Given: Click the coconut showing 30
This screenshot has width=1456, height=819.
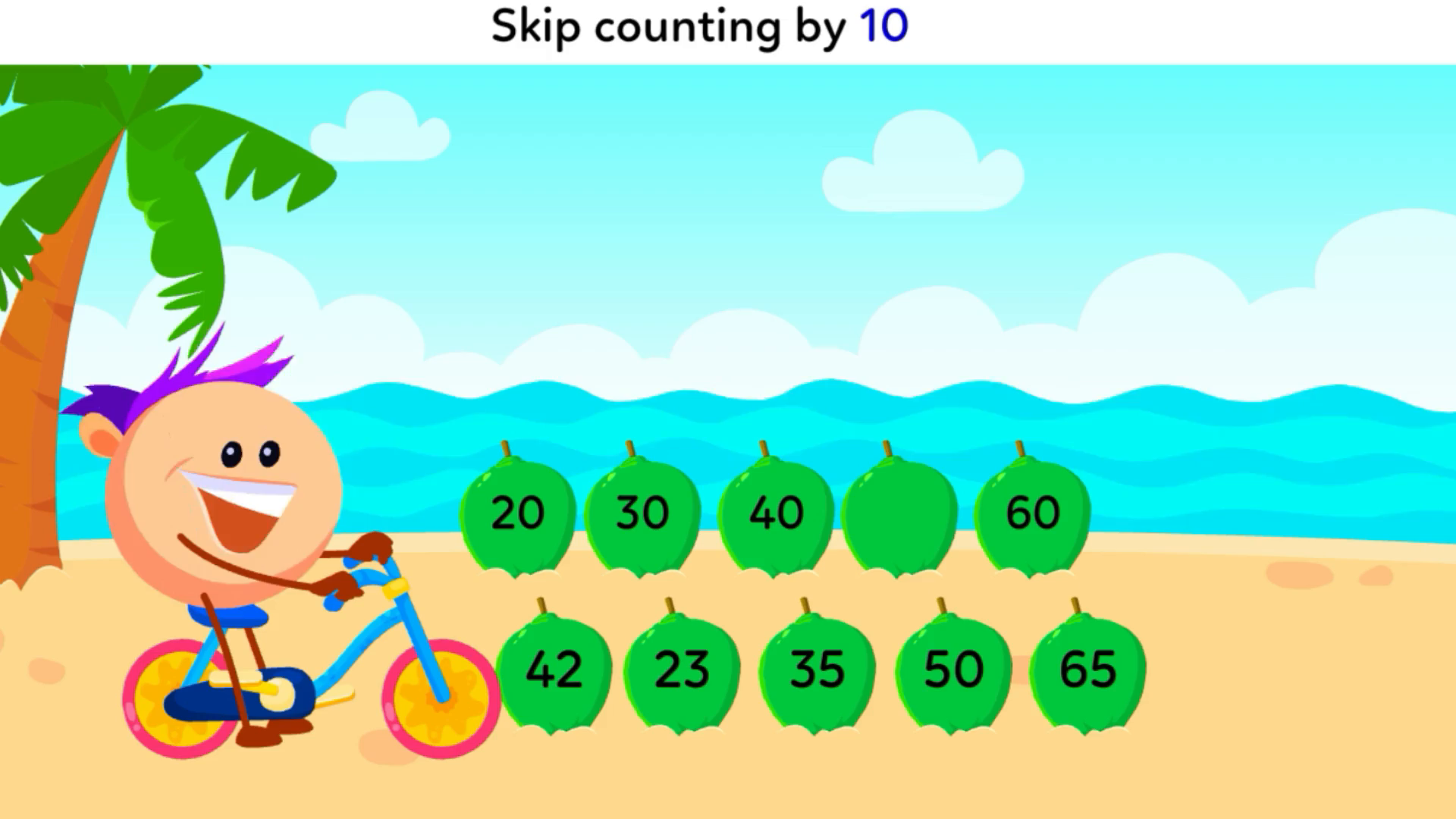Looking at the screenshot, I should click(642, 512).
